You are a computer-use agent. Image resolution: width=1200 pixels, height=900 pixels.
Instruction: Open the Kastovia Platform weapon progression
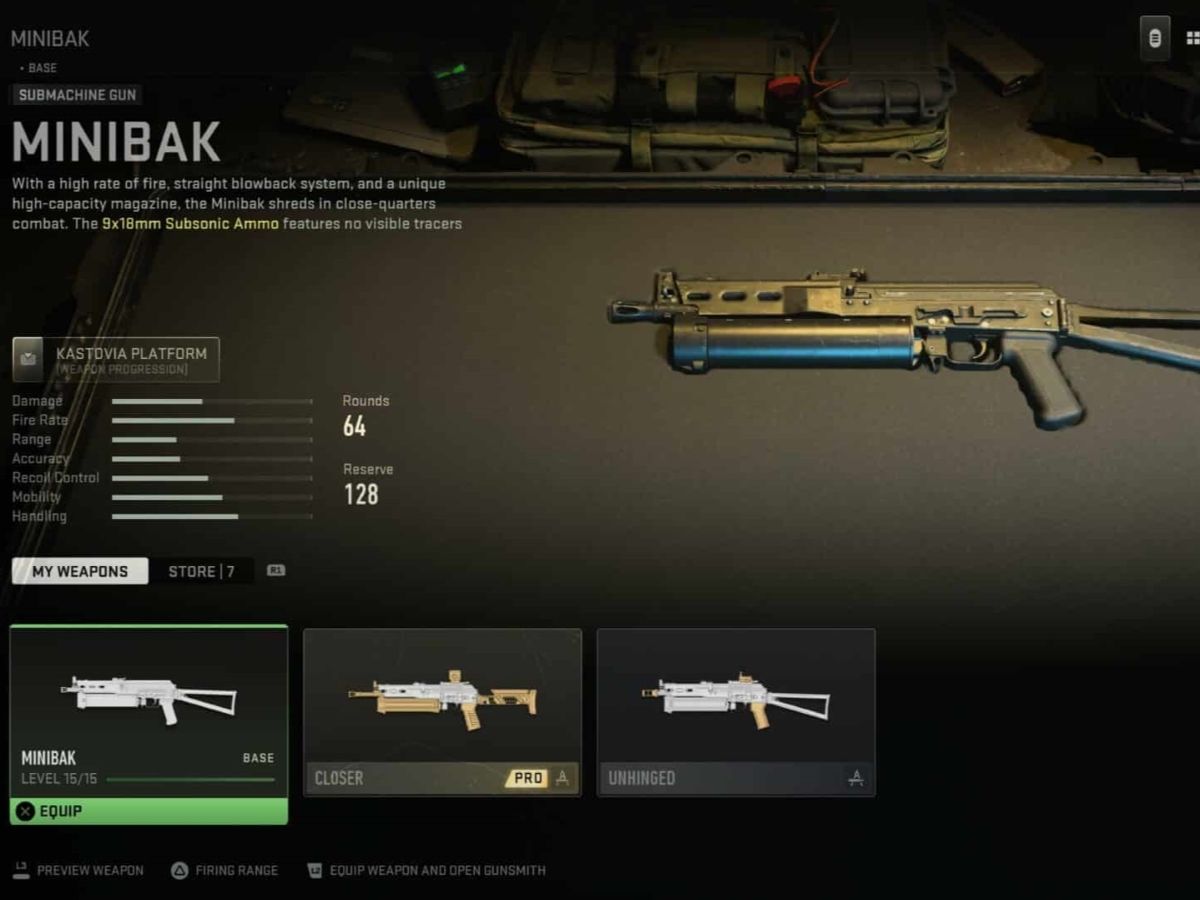[116, 360]
